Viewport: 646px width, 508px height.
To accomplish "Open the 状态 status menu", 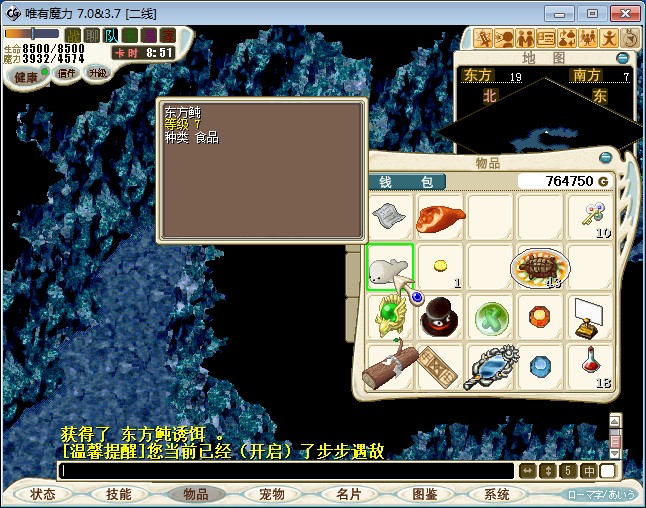I will coord(43,494).
